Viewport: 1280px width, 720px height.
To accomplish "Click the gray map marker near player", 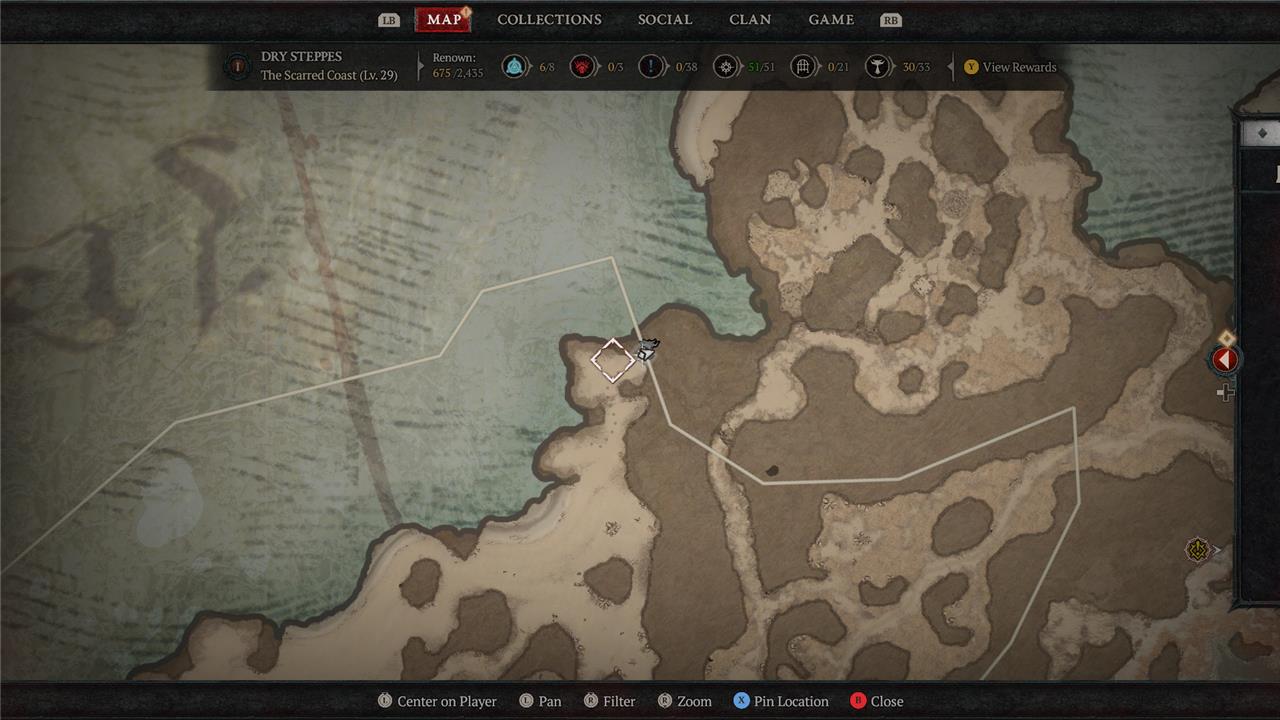I will (648, 349).
